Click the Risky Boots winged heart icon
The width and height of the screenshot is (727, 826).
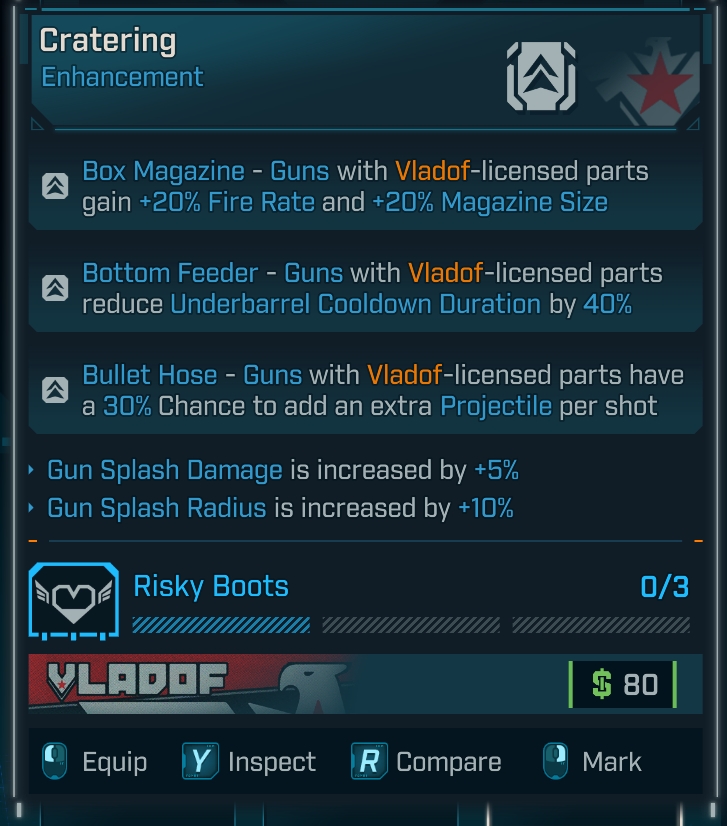(x=72, y=600)
